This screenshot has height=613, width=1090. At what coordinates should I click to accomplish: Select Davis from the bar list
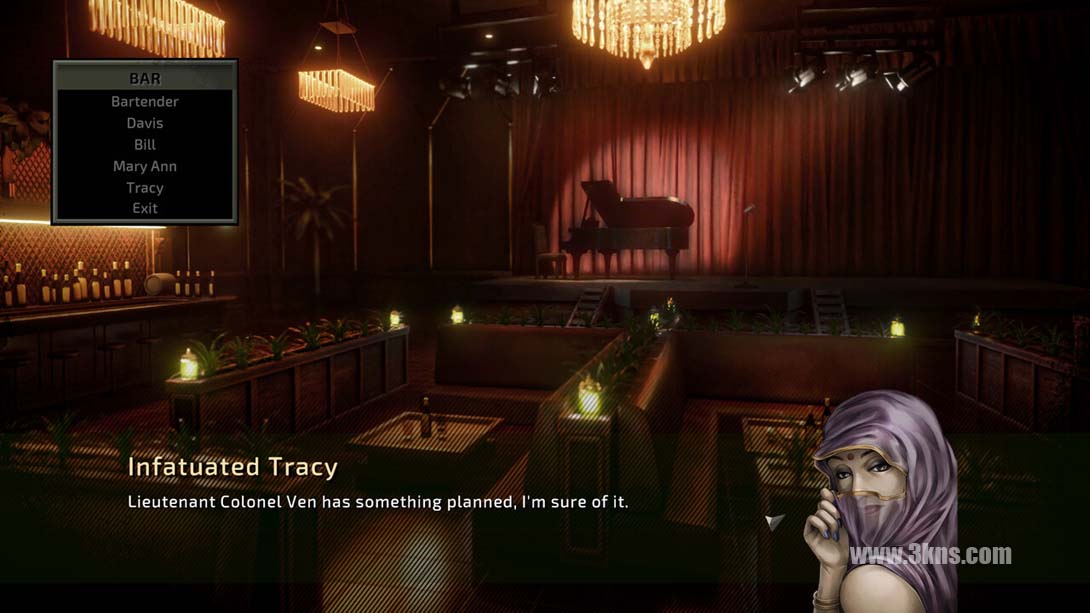[145, 123]
